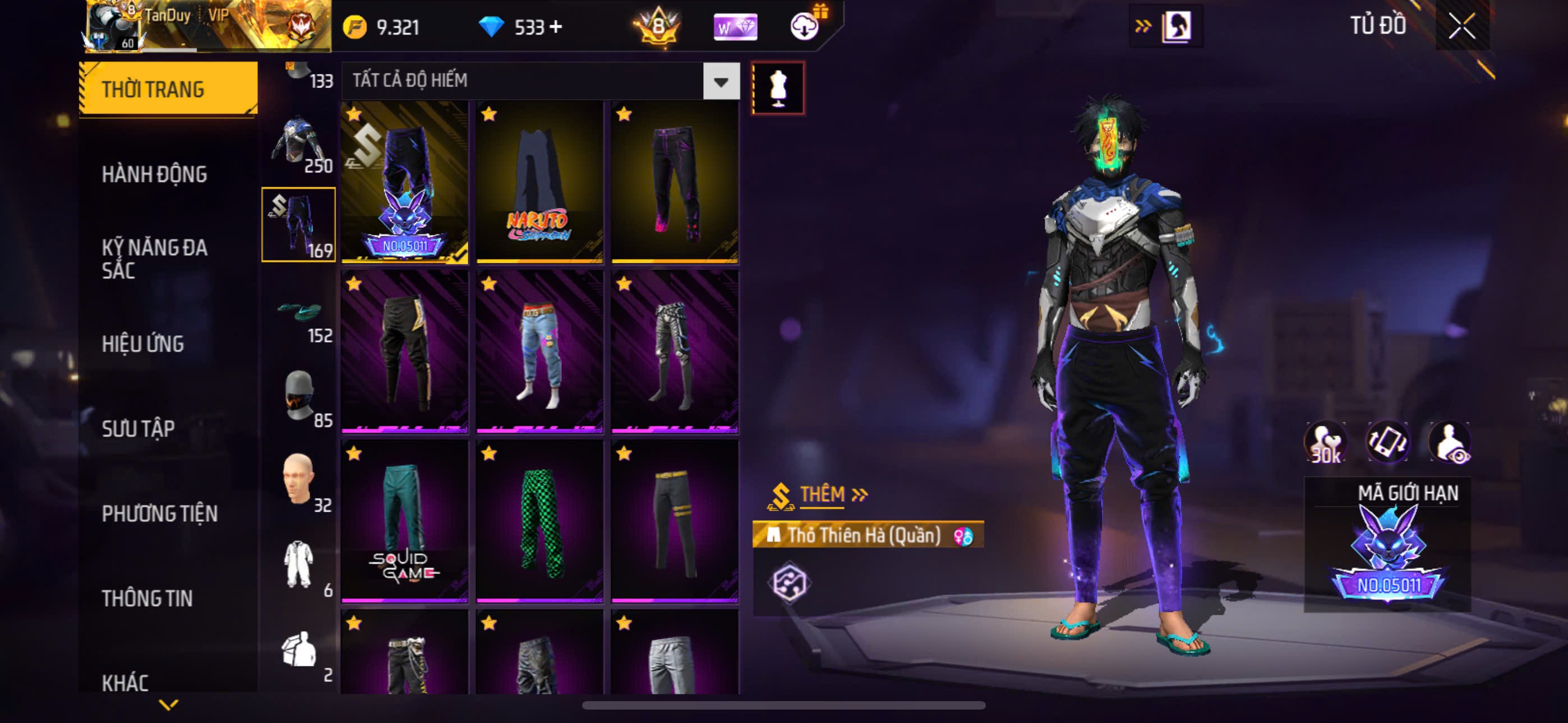The image size is (1568, 723).
Task: Open the Phương Tiện tab
Action: coord(159,513)
